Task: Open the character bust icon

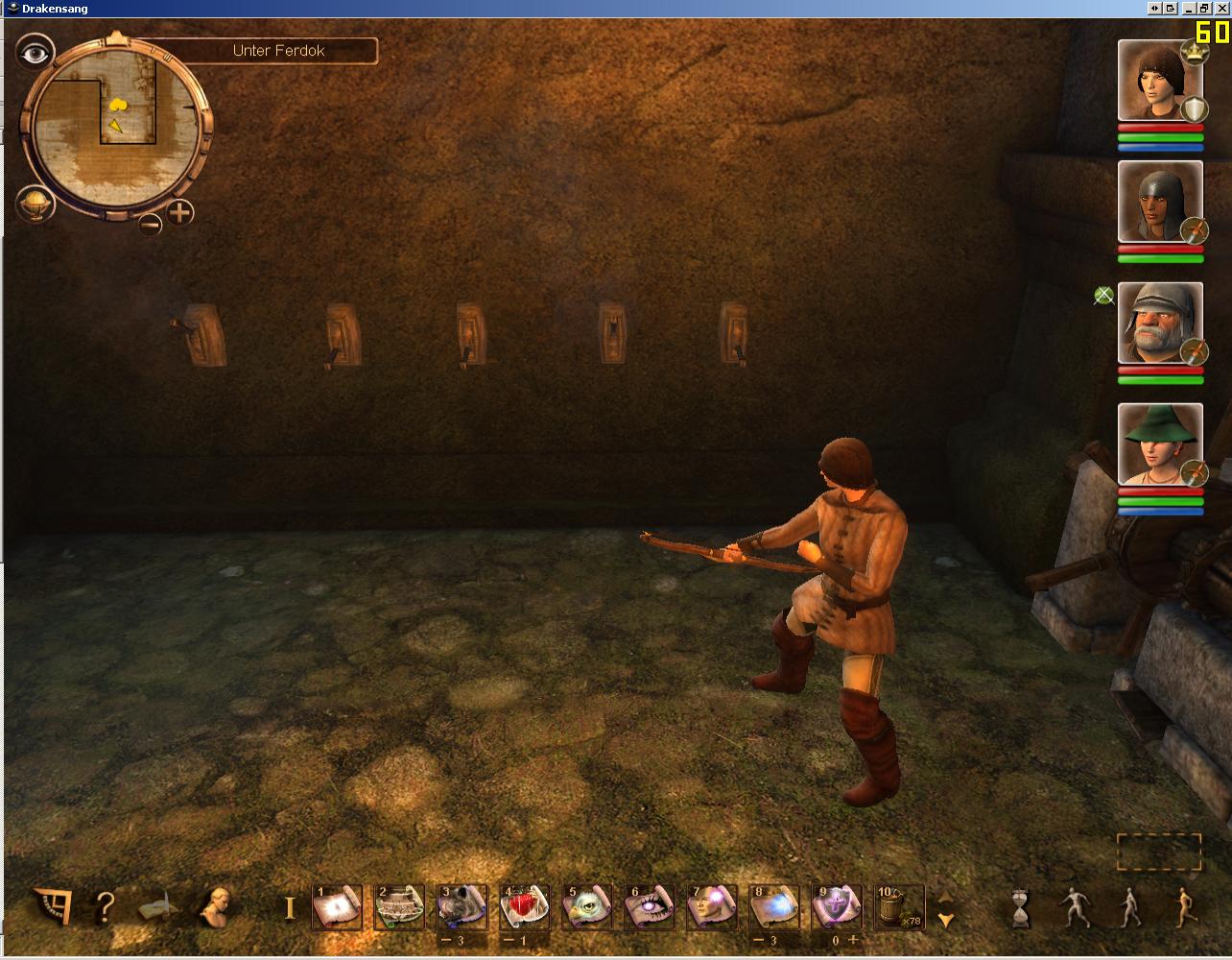Action: (214, 905)
